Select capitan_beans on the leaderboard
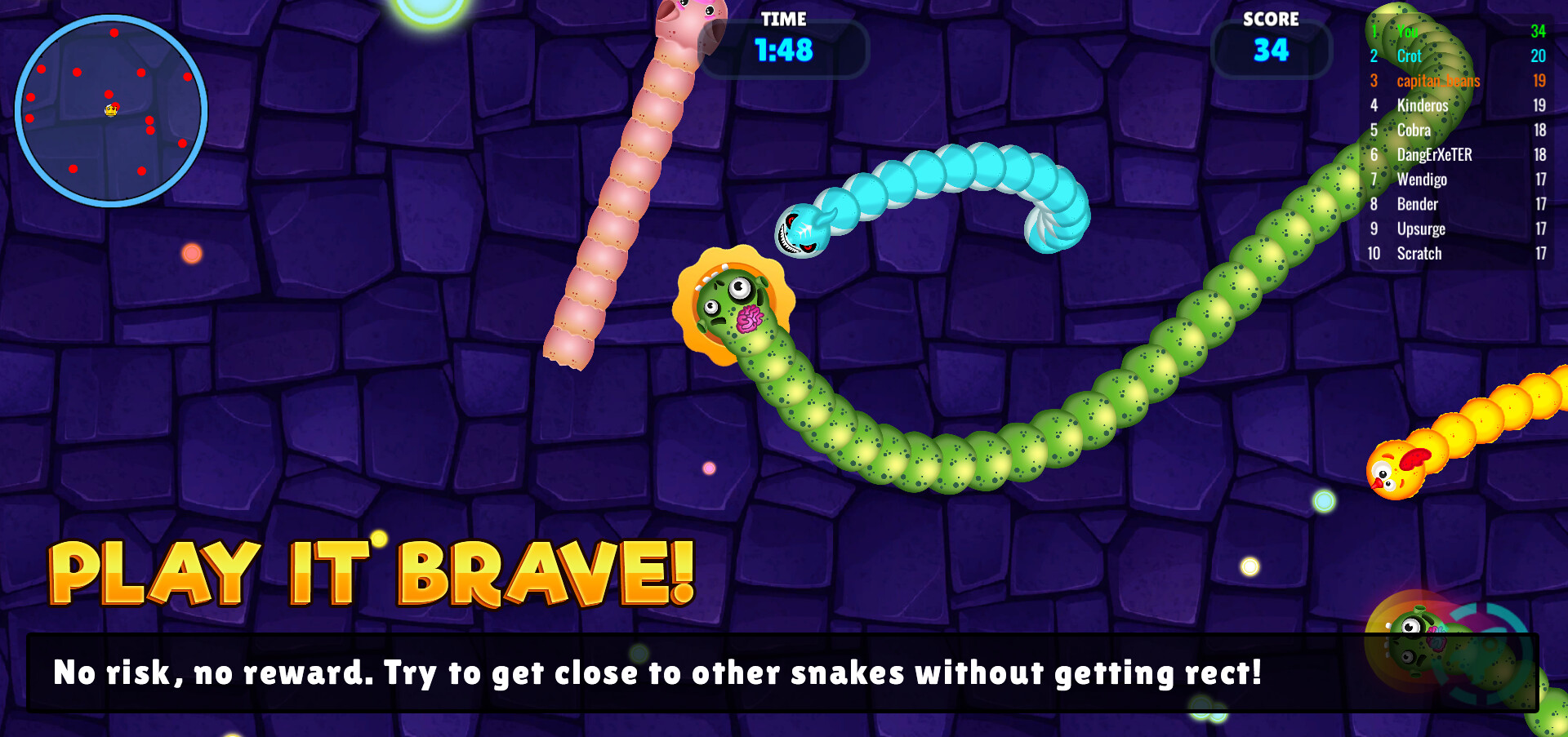 (x=1437, y=81)
